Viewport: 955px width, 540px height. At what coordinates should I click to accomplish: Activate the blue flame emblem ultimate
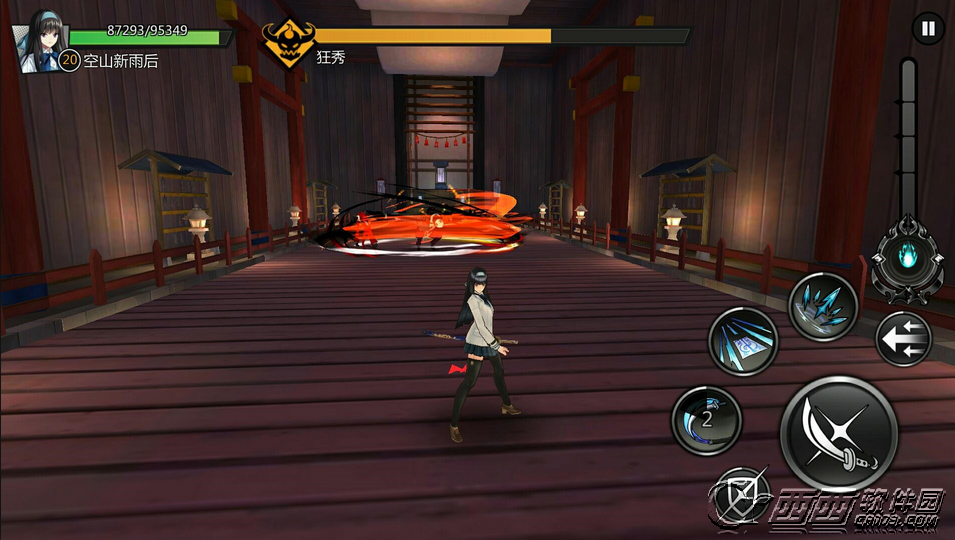[x=907, y=256]
